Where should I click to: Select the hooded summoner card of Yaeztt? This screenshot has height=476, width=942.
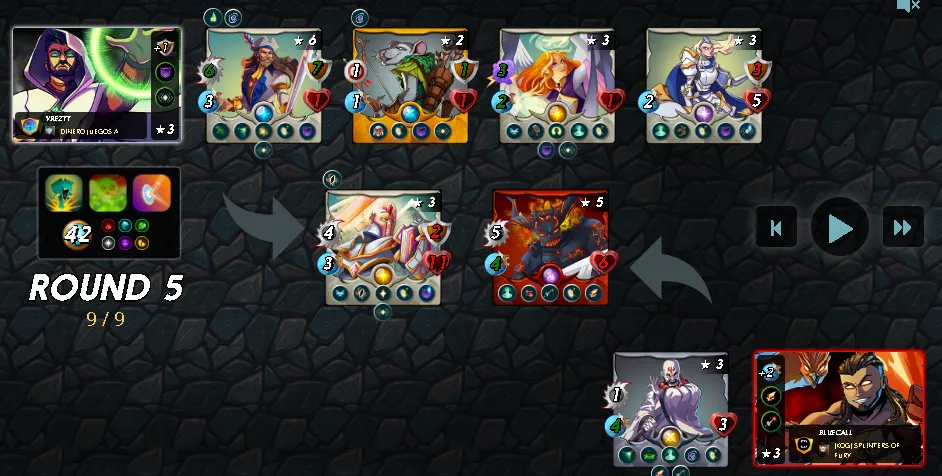pos(96,84)
